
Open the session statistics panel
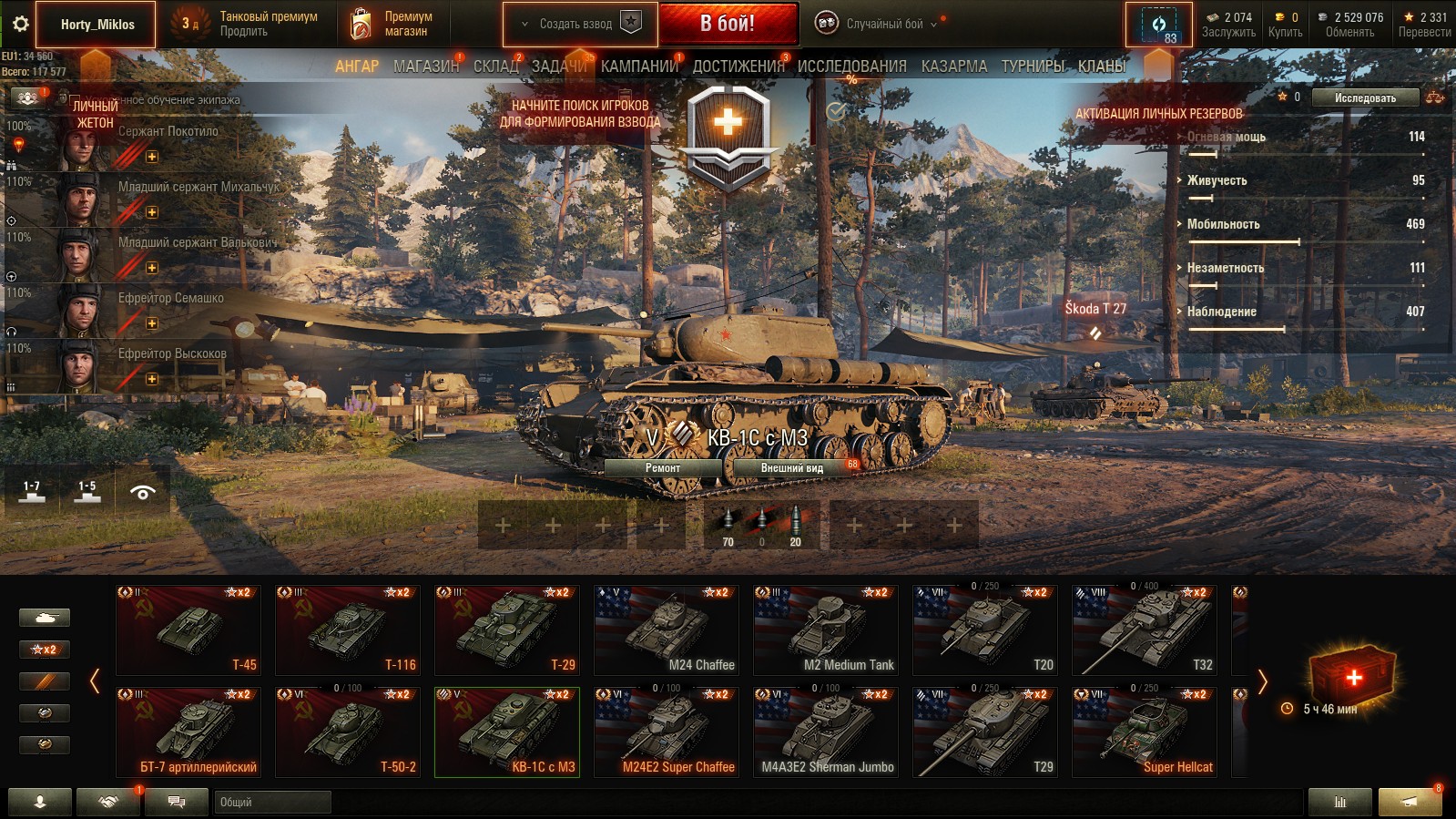click(x=1339, y=803)
